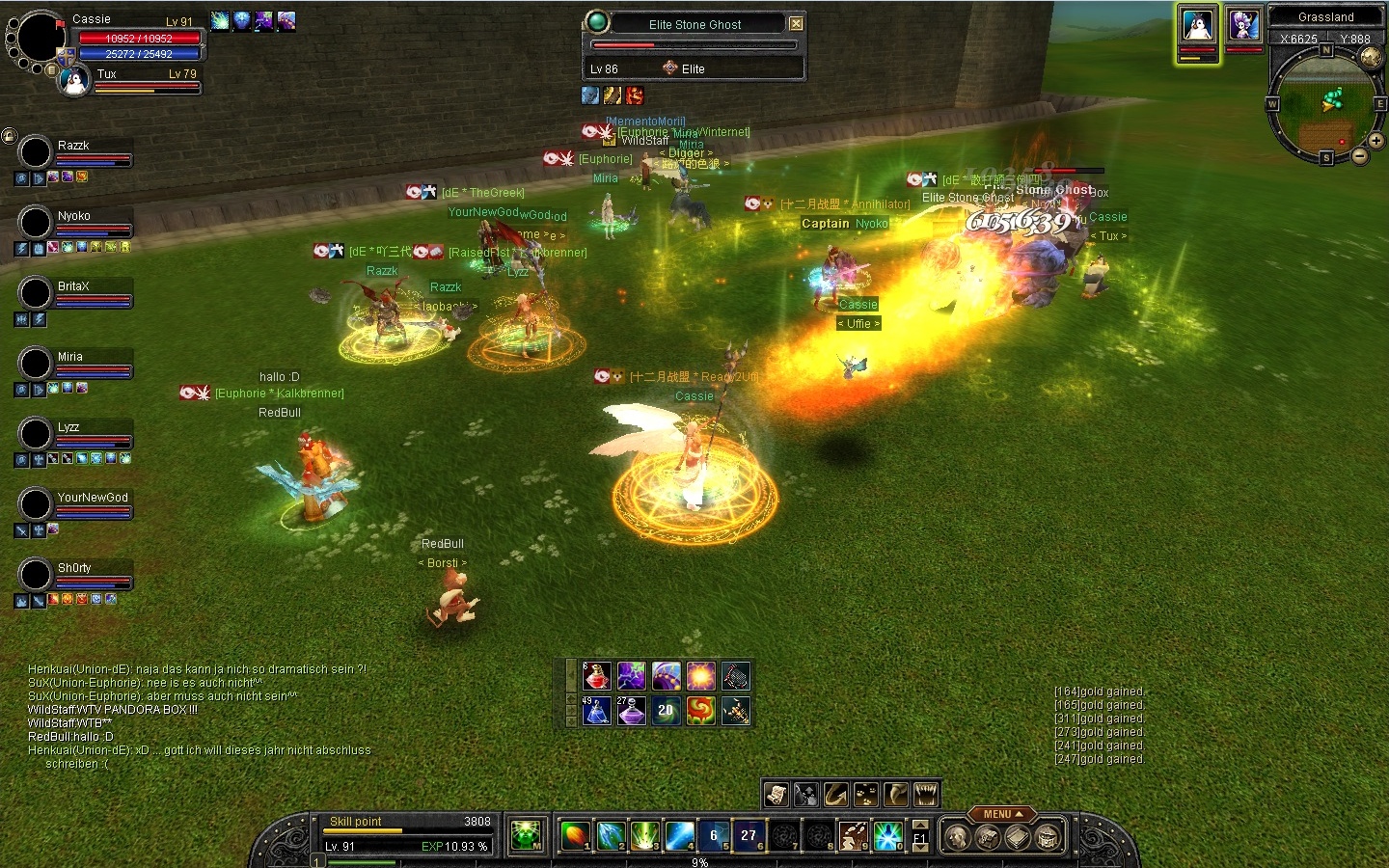
Task: Activate the red-green swirl skill
Action: 700,712
